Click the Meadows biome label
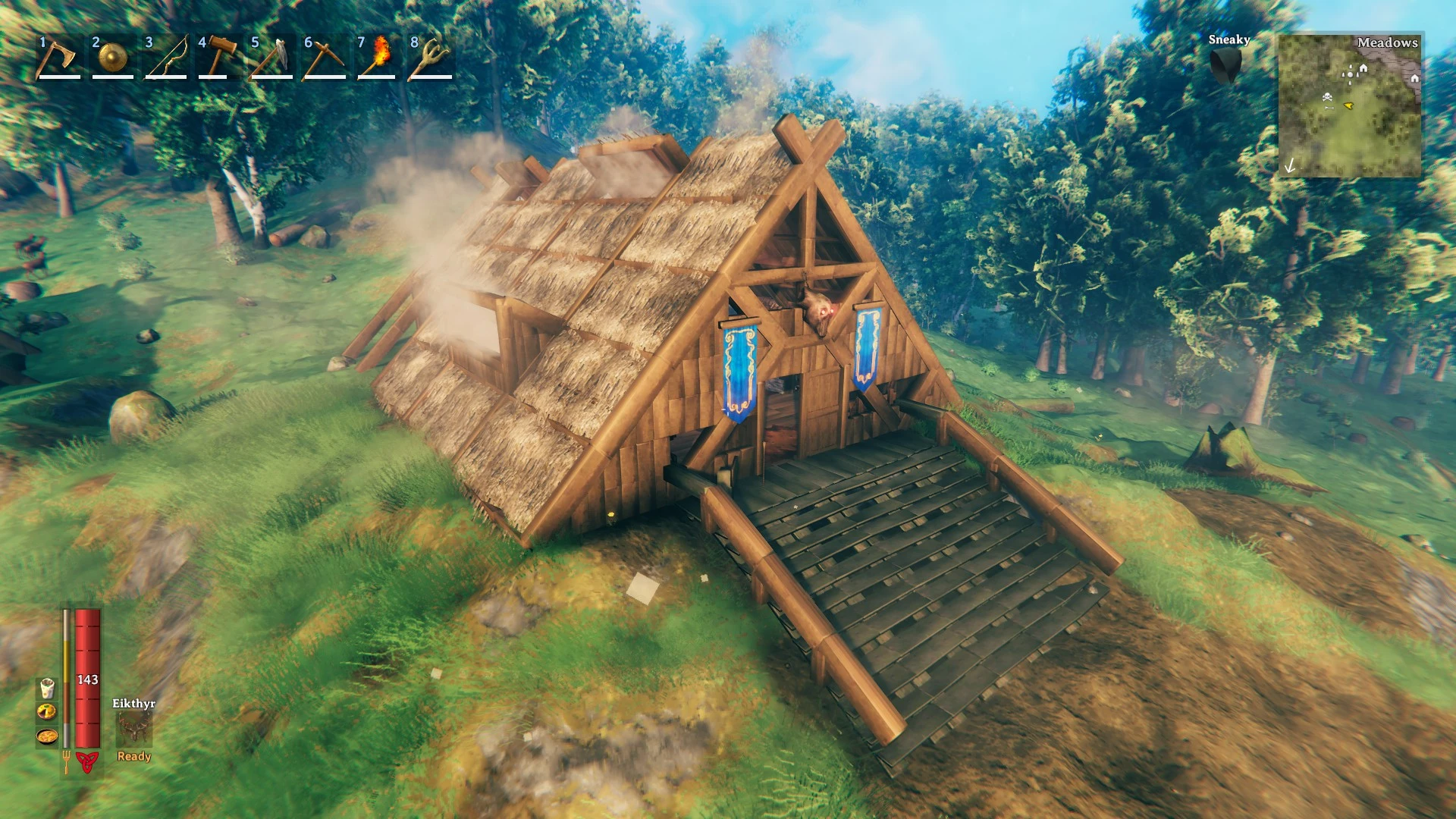 pyautogui.click(x=1387, y=44)
